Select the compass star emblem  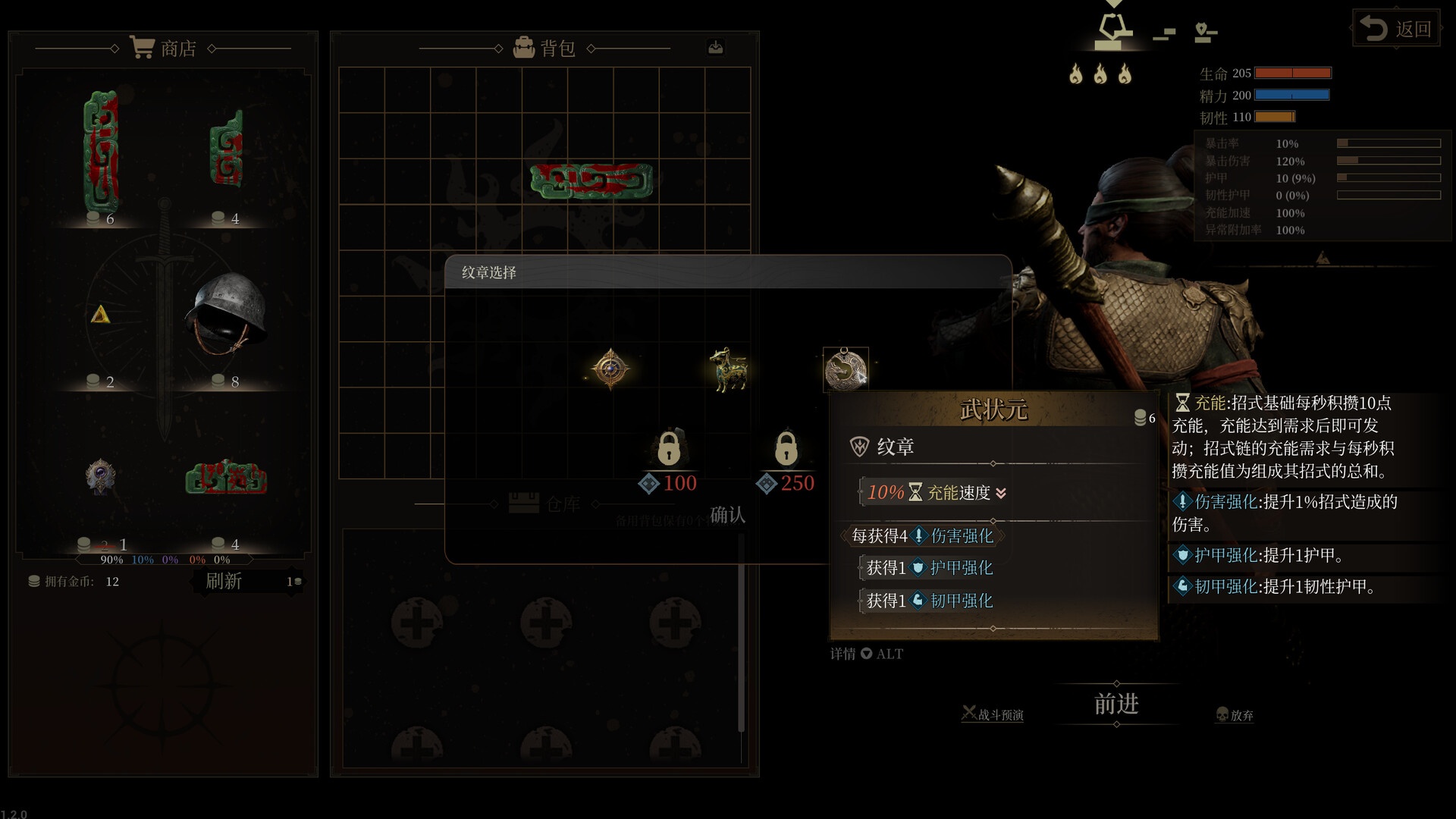point(610,369)
